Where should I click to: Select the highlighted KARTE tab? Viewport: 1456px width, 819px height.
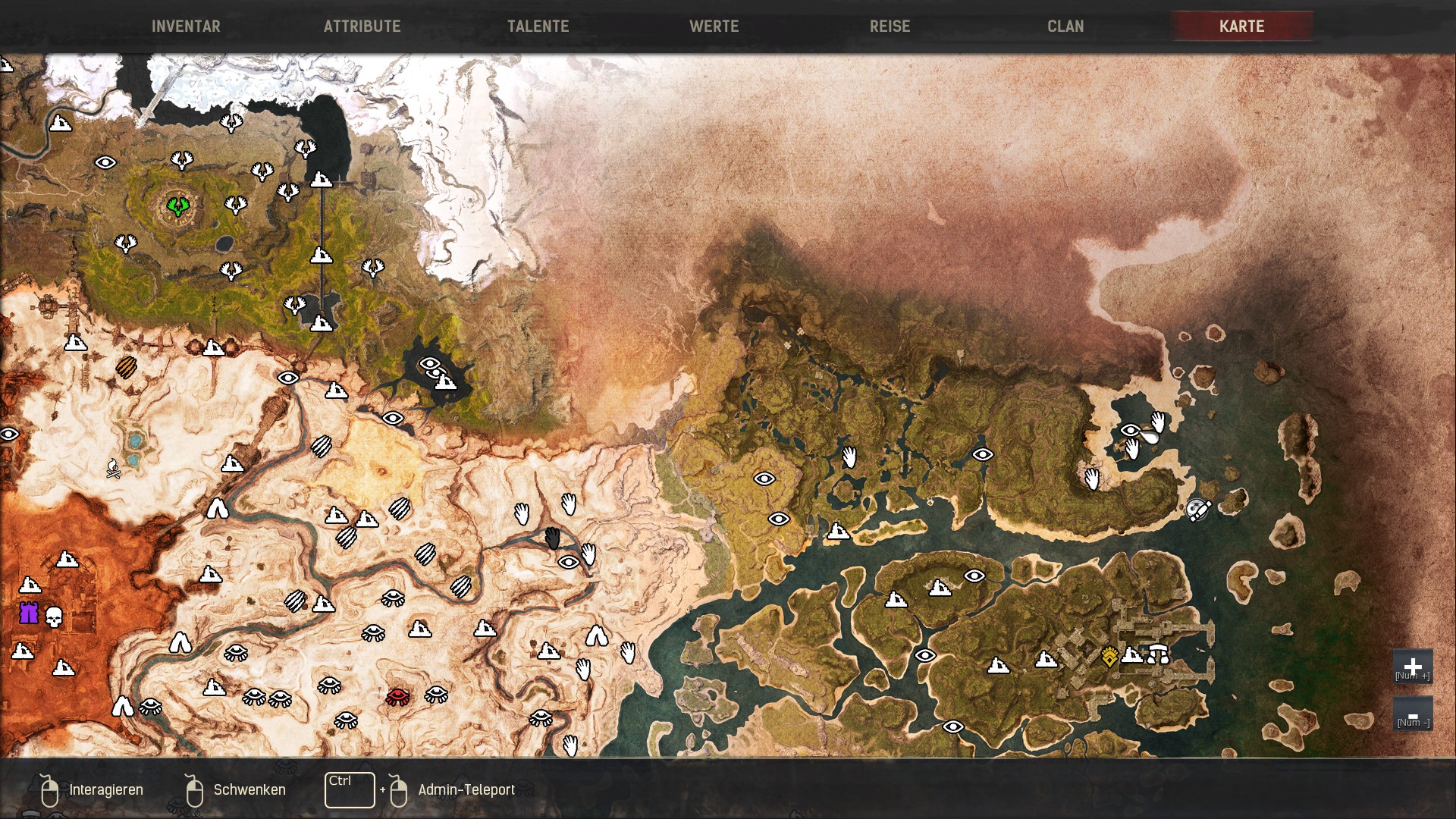click(1241, 27)
